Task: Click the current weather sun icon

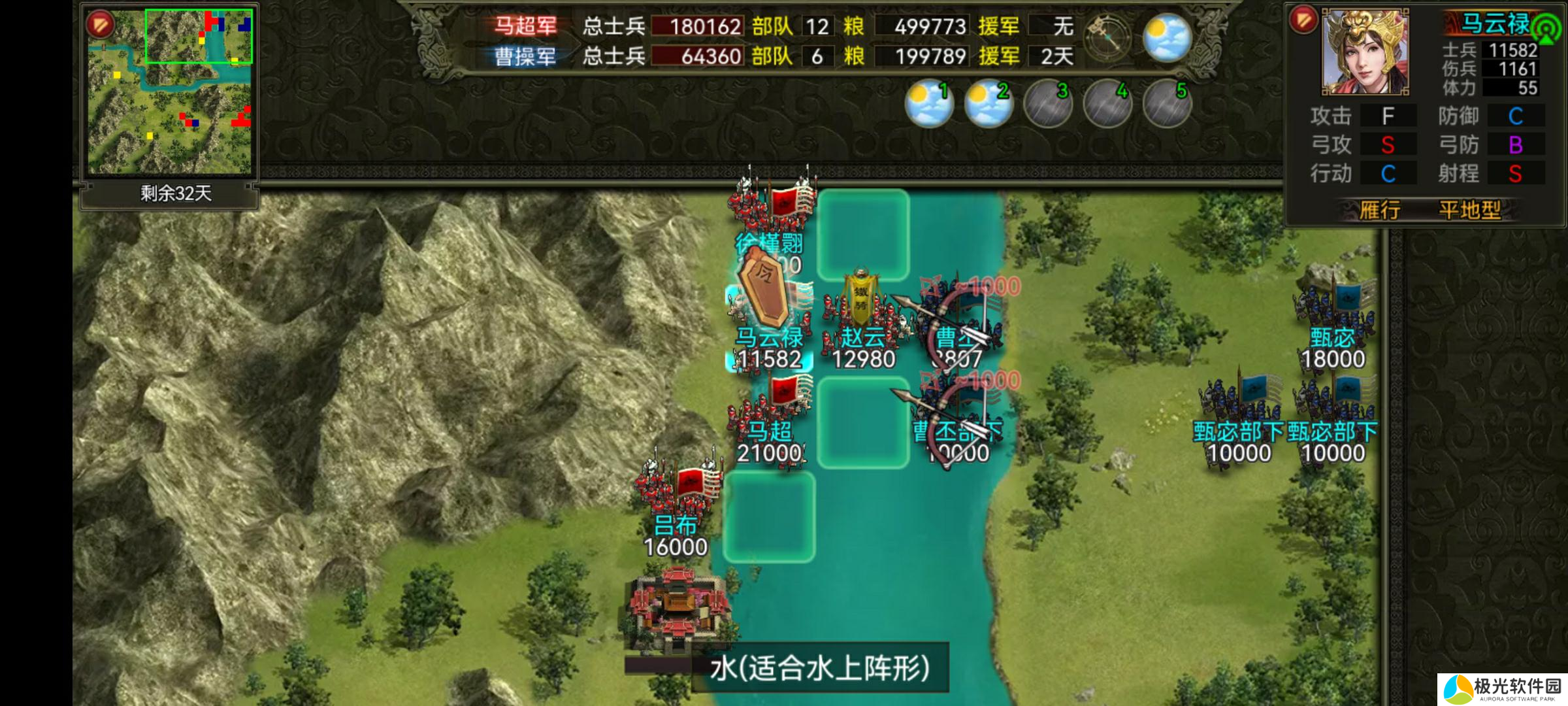Action: pyautogui.click(x=1167, y=37)
